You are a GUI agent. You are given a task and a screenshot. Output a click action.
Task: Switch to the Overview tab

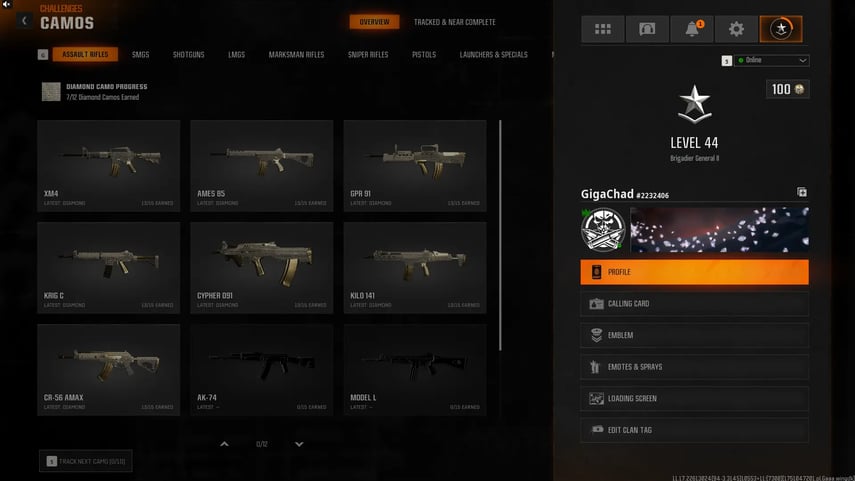pyautogui.click(x=374, y=22)
